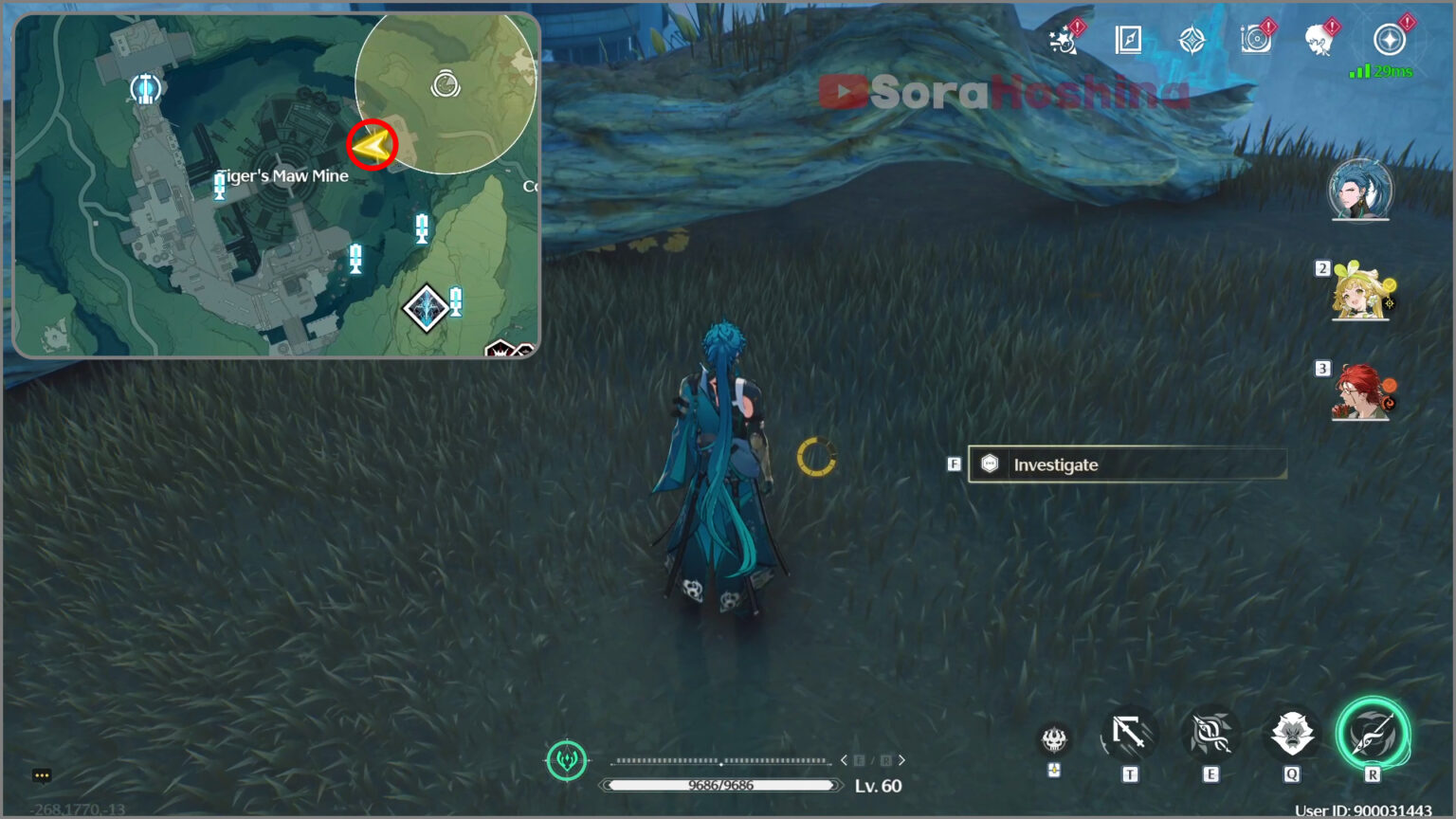Click the small skull target icon
1456x819 pixels.
[x=1054, y=738]
